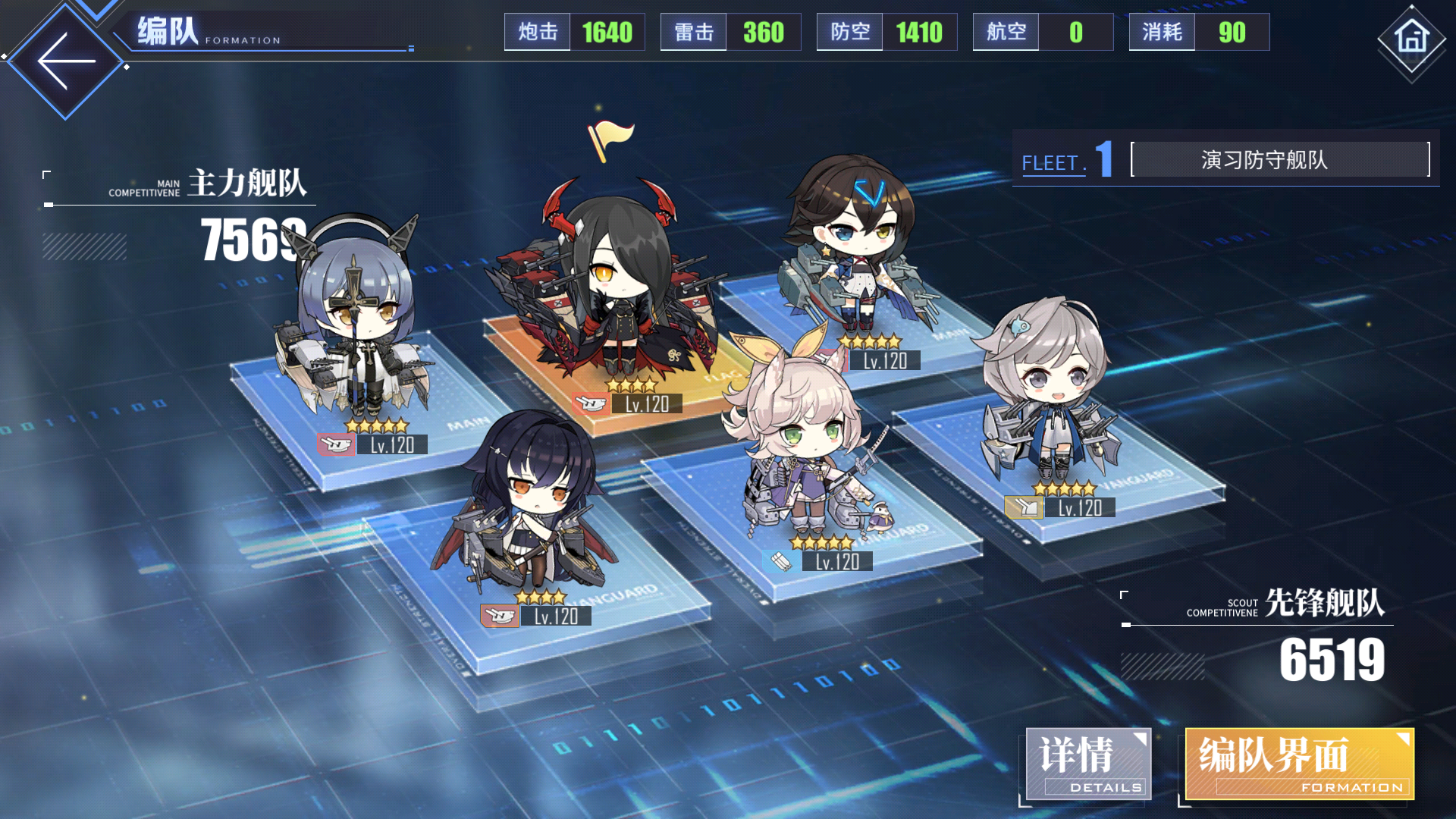This screenshot has width=1456, height=819.
Task: Click the orange turret icon under the front vanguard ship
Action: click(x=500, y=617)
